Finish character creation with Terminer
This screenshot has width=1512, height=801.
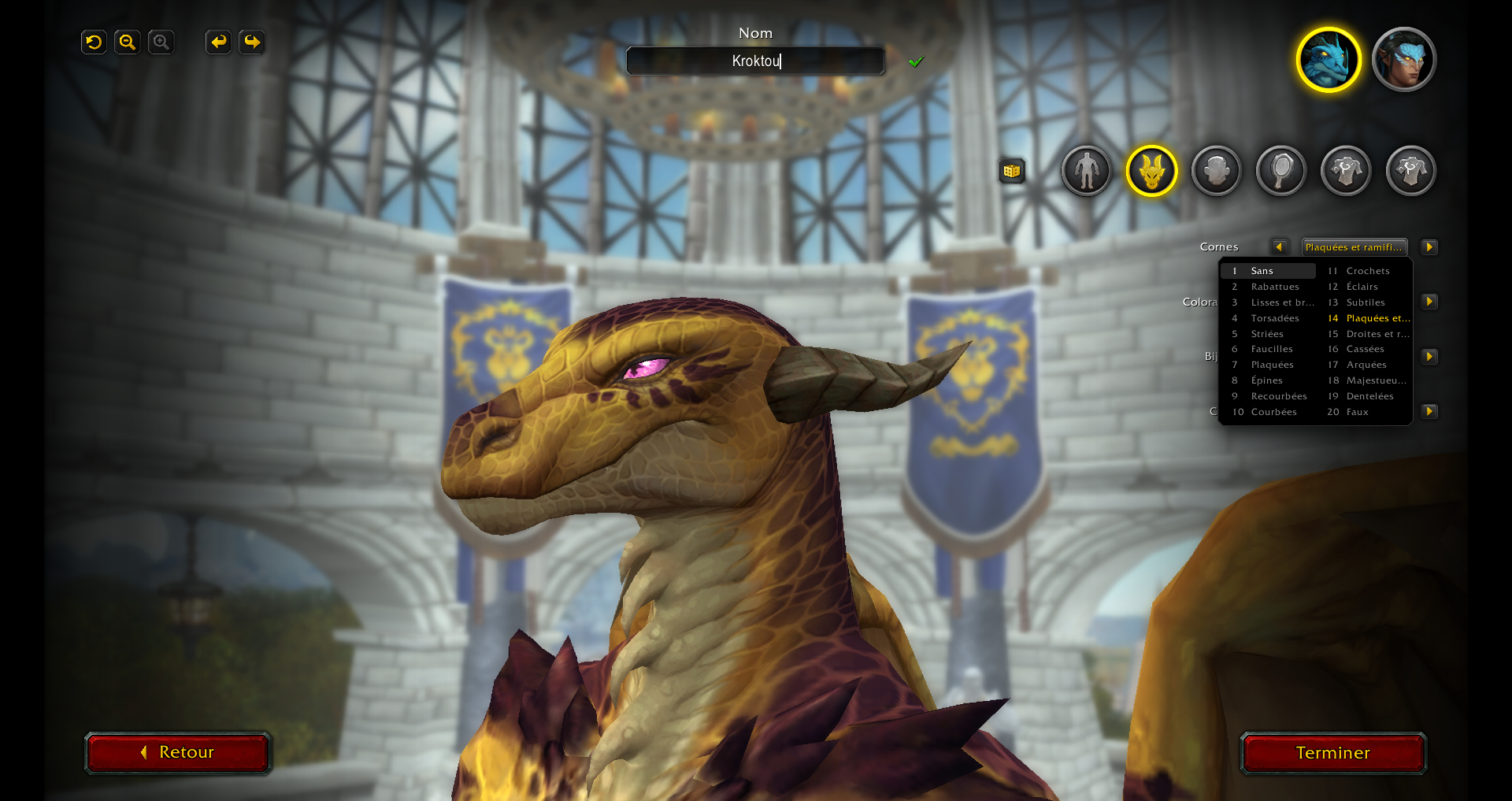click(1332, 753)
